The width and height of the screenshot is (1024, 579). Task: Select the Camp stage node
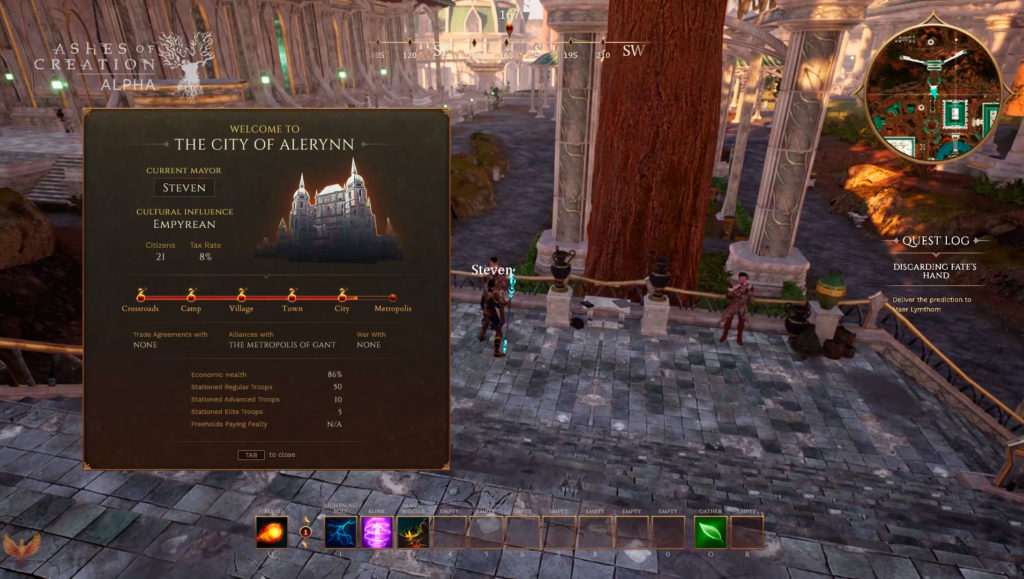point(191,297)
